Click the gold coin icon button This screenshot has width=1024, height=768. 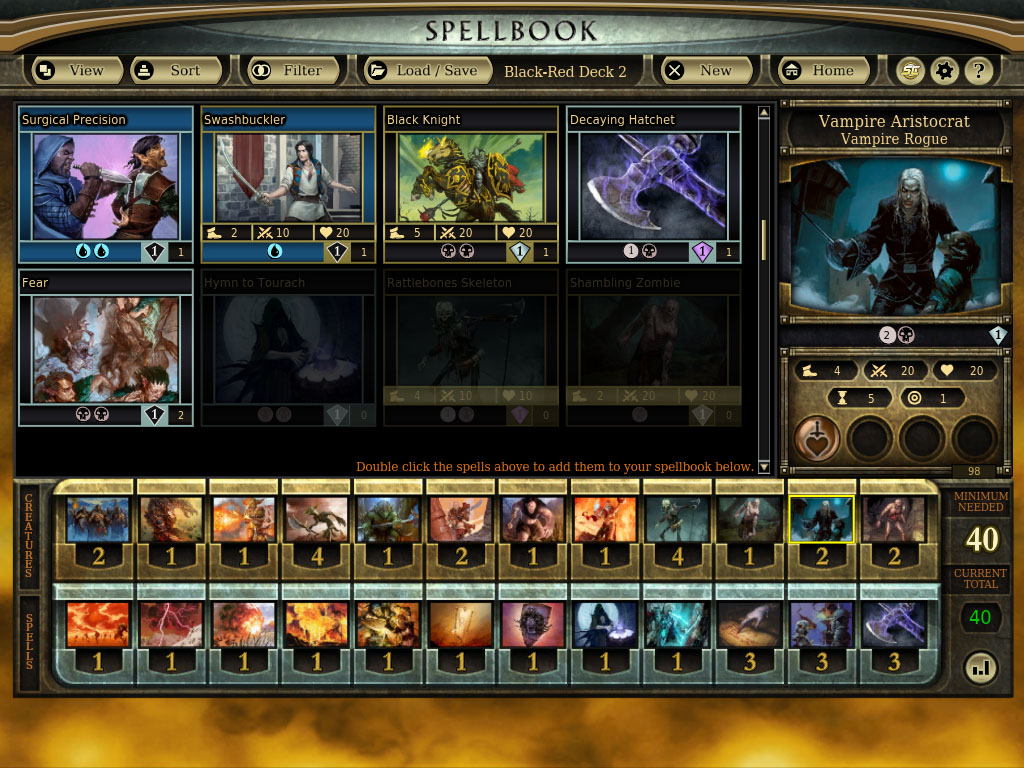909,71
